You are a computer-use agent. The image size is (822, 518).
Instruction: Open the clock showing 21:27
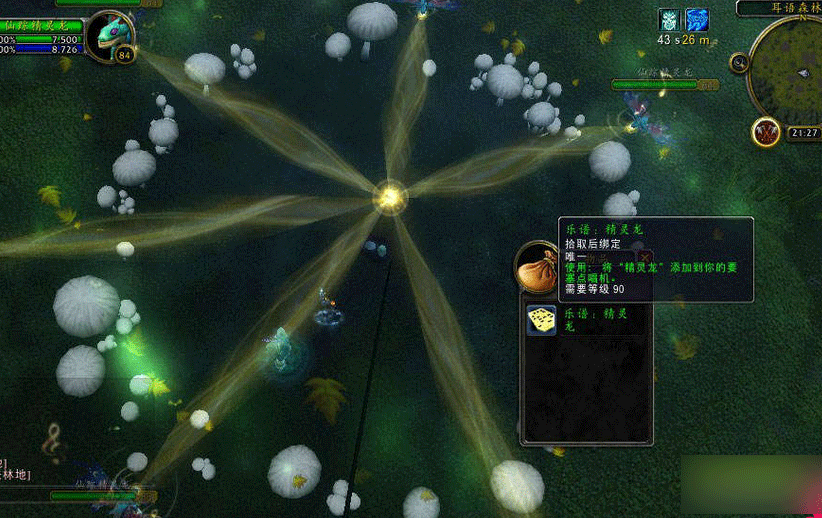pyautogui.click(x=803, y=132)
